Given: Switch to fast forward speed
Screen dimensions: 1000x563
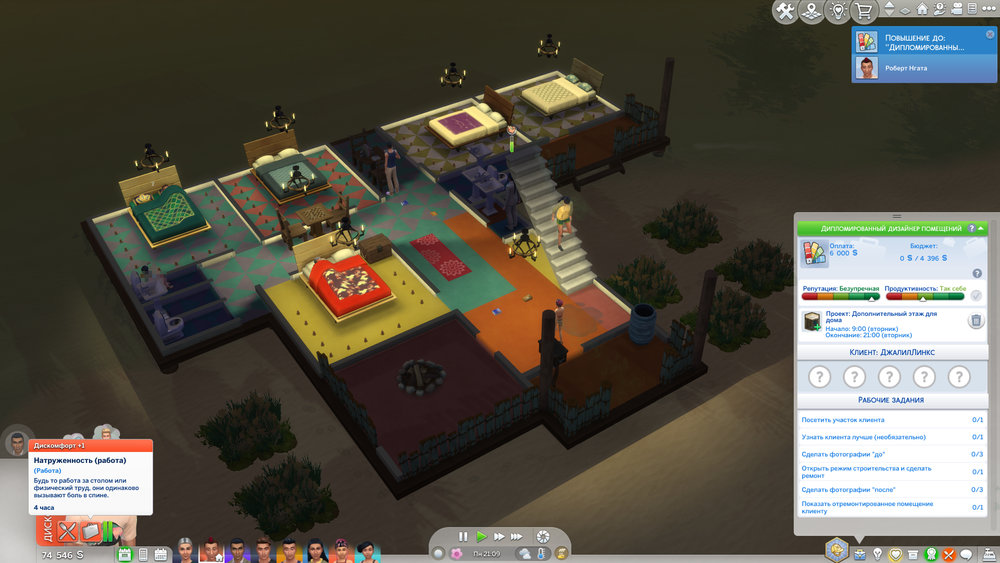Looking at the screenshot, I should click(x=499, y=537).
